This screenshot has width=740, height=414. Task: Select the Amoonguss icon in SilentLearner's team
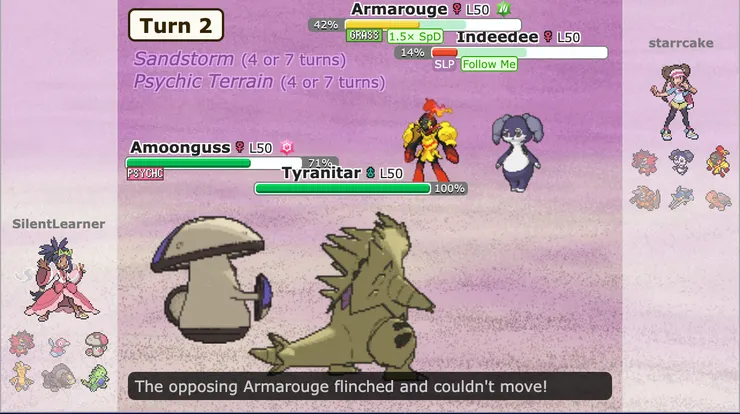(x=95, y=345)
